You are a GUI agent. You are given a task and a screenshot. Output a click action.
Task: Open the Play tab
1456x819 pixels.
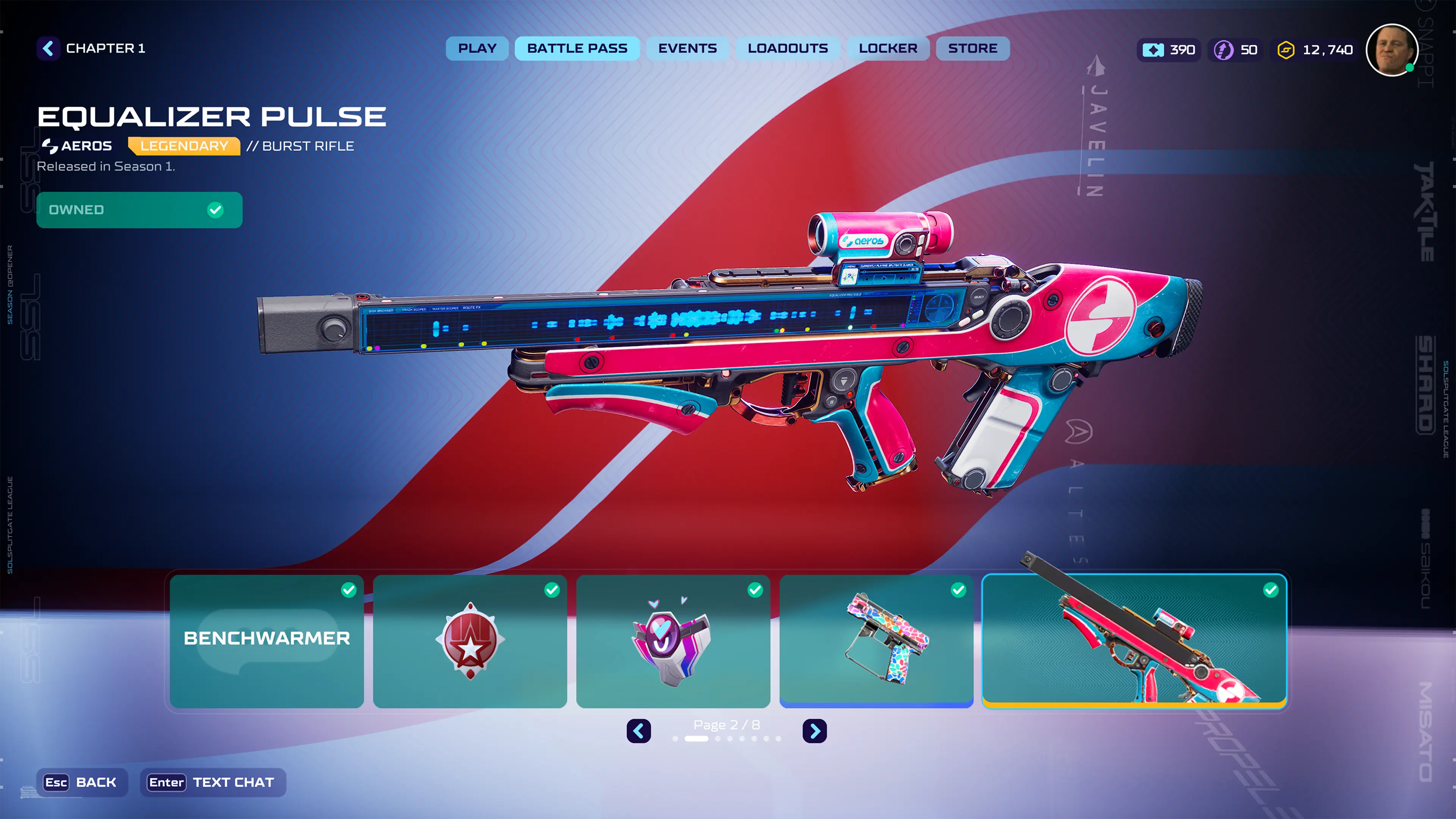tap(477, 49)
